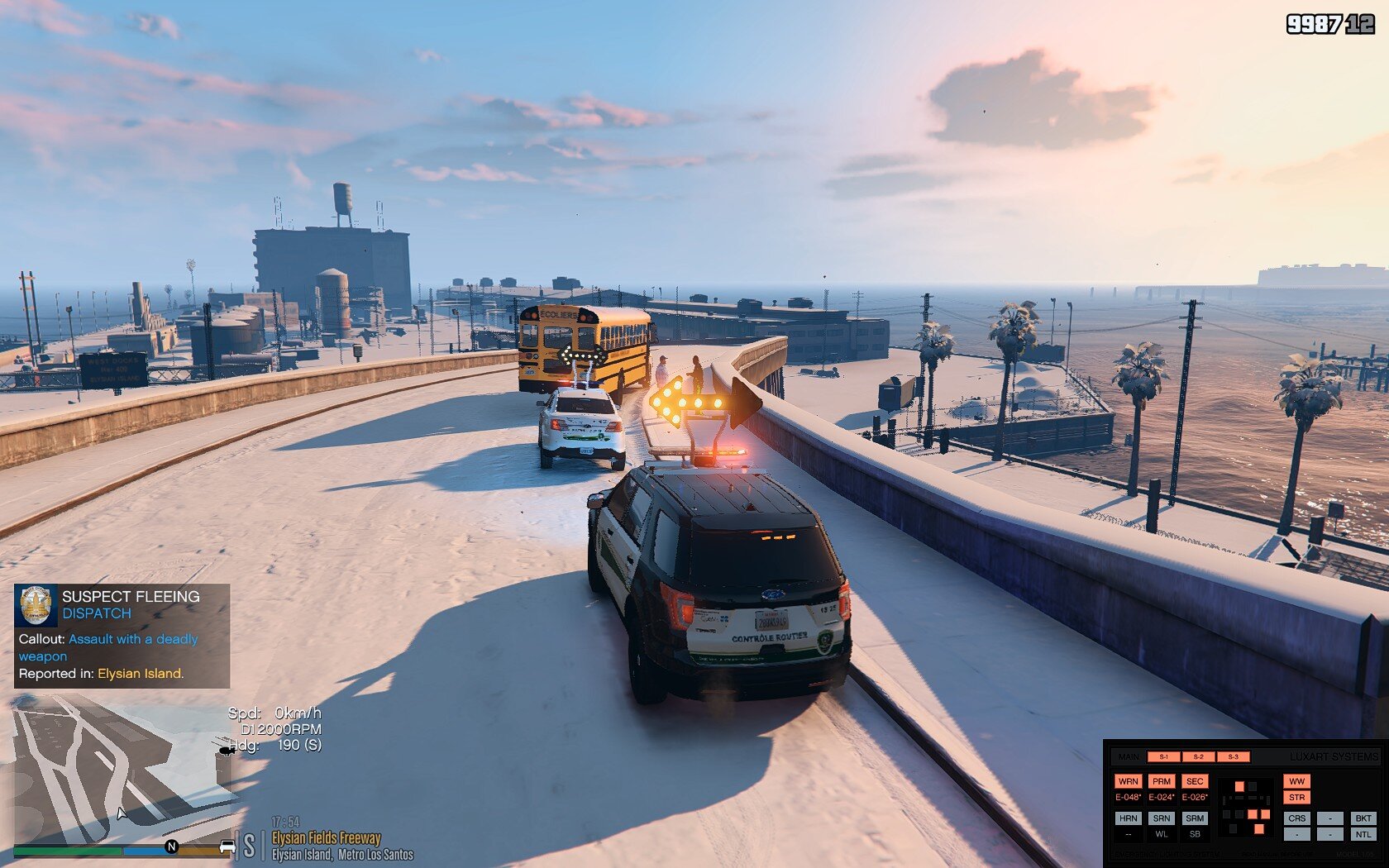Screen dimensions: 1389x868
Task: Turn on the SRN siren button
Action: 1162,818
